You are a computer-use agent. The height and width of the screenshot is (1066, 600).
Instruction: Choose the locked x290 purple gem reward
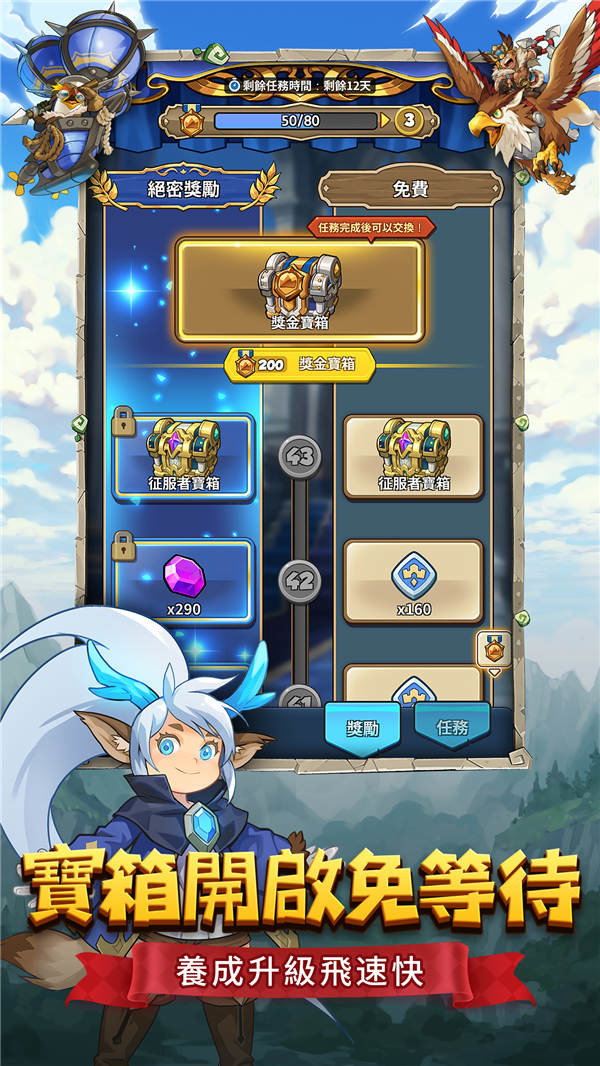(185, 582)
